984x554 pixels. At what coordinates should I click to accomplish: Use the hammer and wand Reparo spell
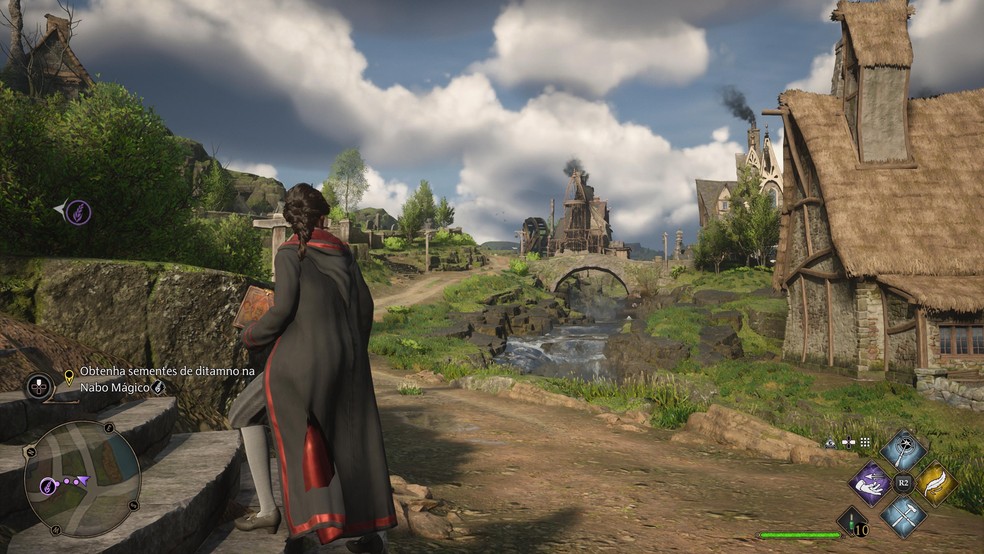click(x=903, y=517)
